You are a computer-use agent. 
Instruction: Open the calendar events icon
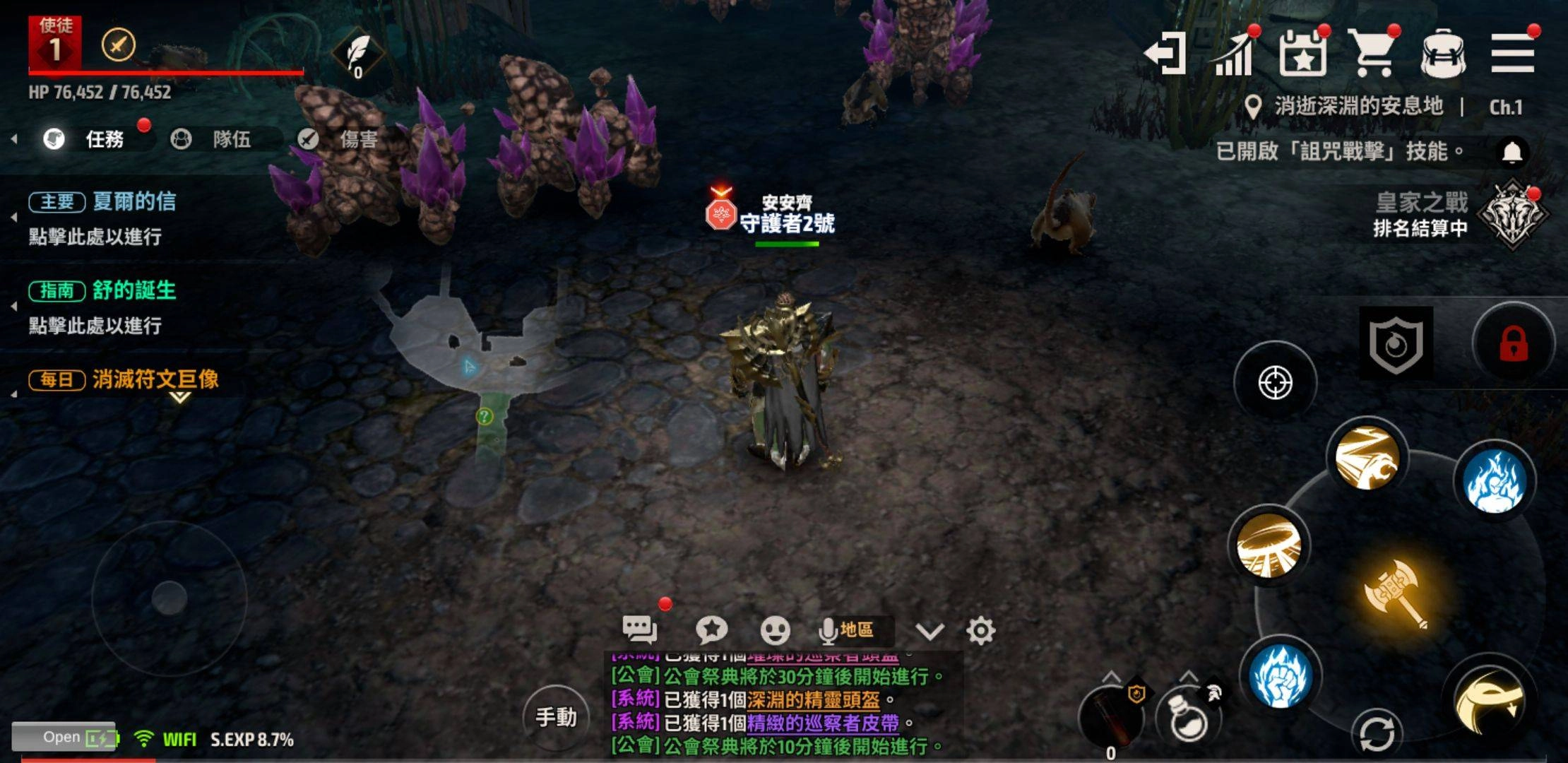point(1302,54)
